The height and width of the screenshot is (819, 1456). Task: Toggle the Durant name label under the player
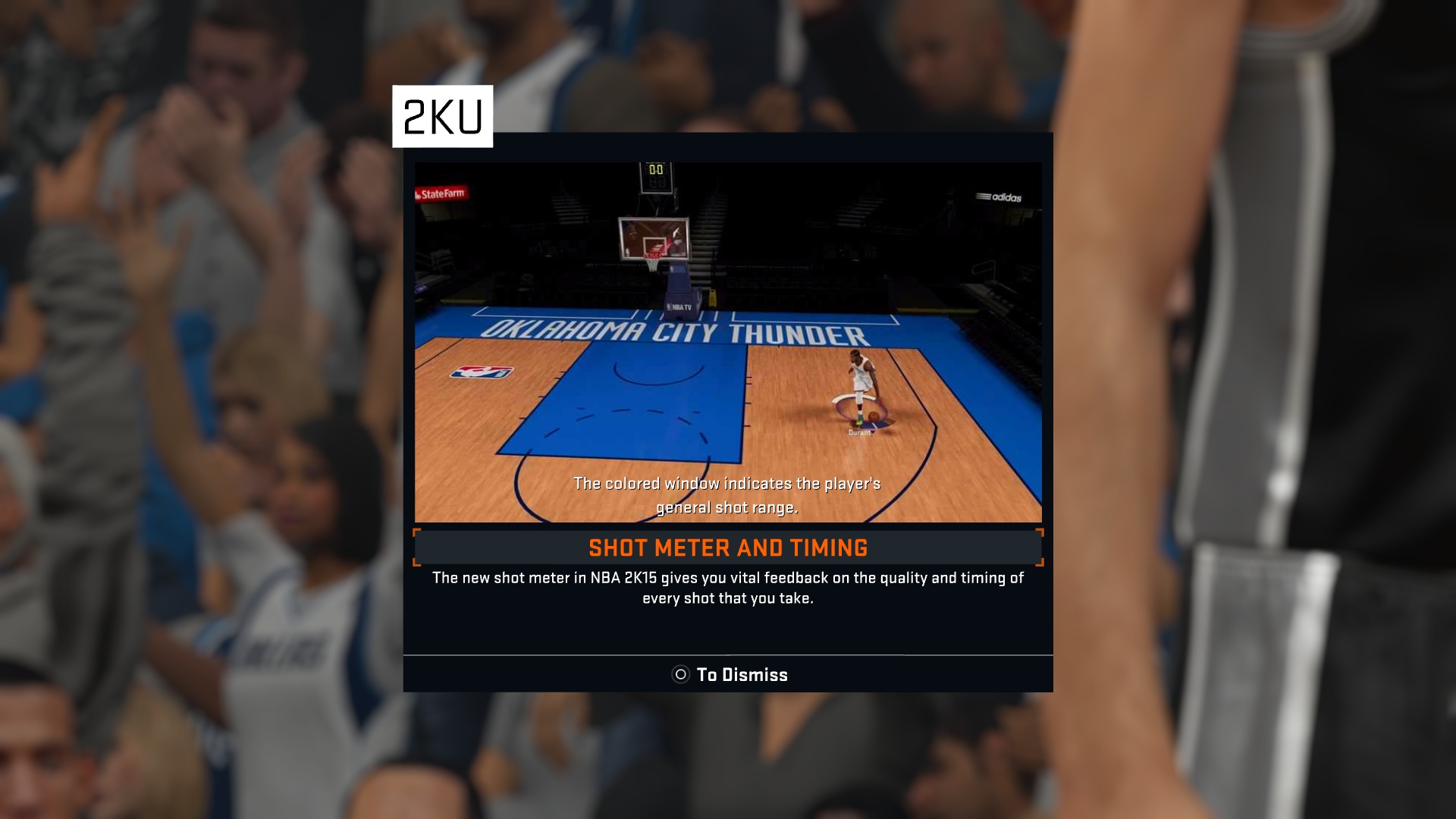(x=859, y=432)
